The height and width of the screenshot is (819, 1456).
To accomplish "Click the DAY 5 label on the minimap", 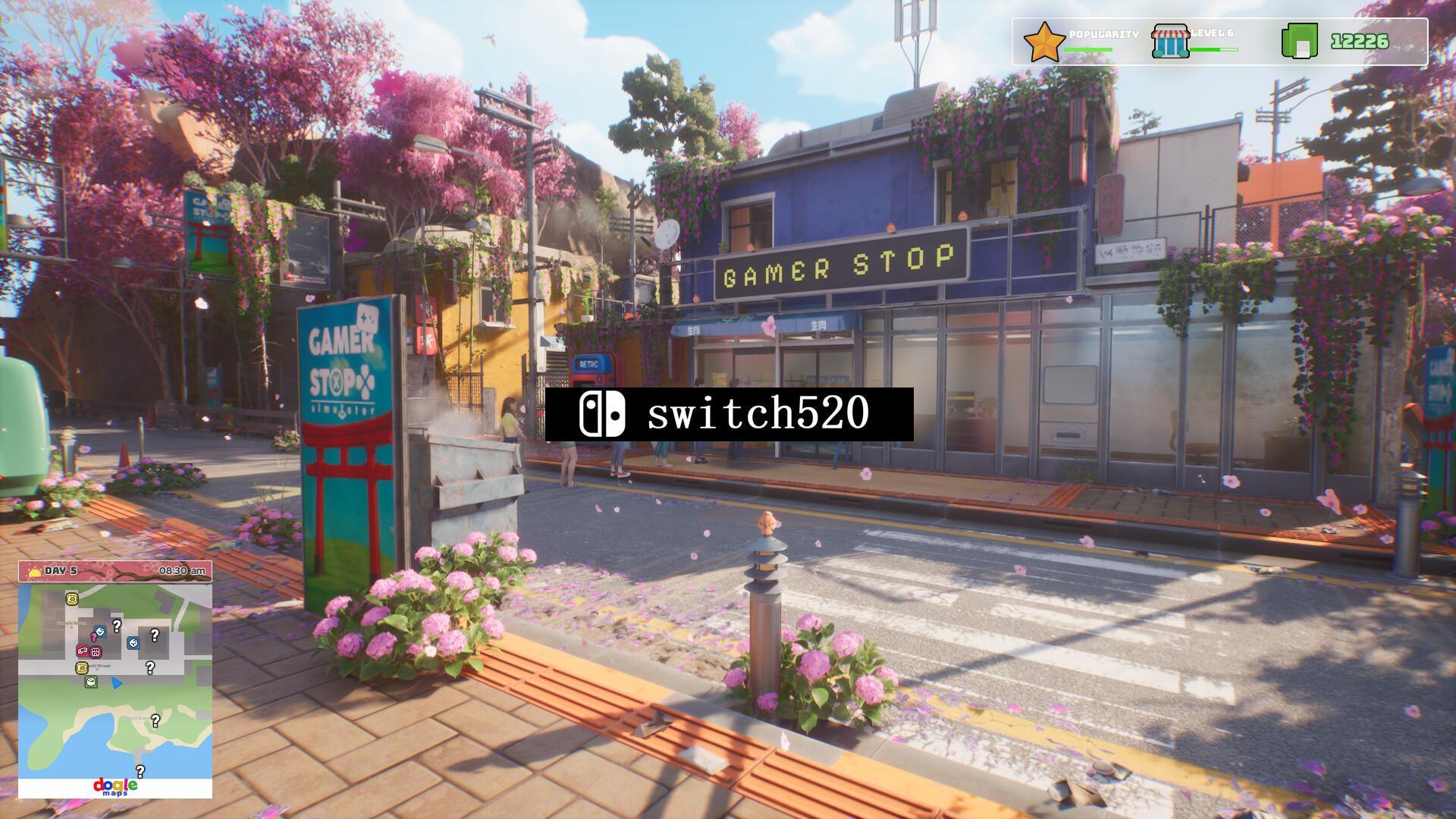I will point(58,571).
